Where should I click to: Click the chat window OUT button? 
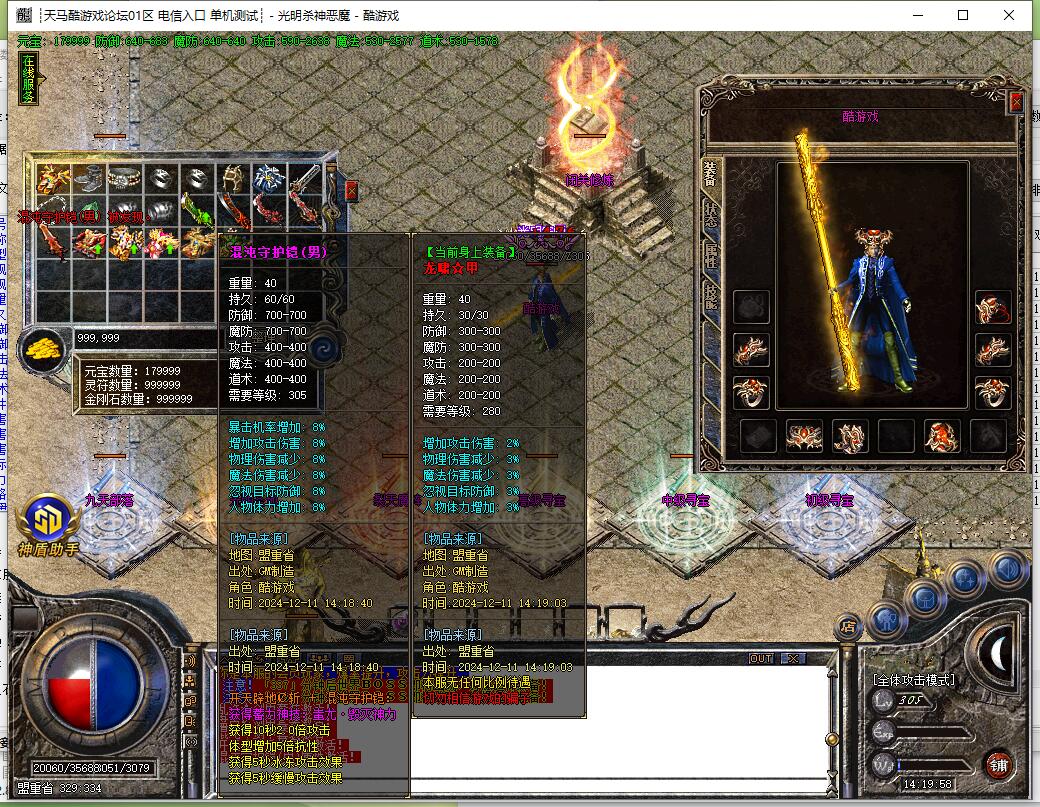click(761, 658)
